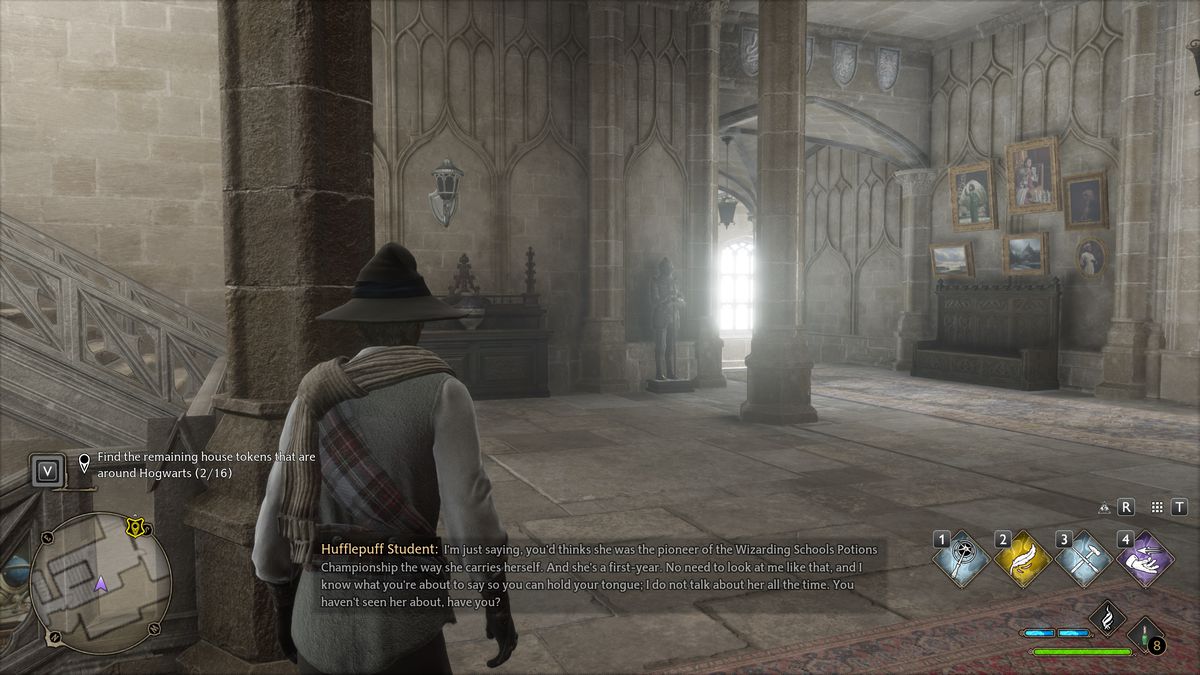The width and height of the screenshot is (1200, 675).
Task: Open the circular minimap
Action: [100, 583]
